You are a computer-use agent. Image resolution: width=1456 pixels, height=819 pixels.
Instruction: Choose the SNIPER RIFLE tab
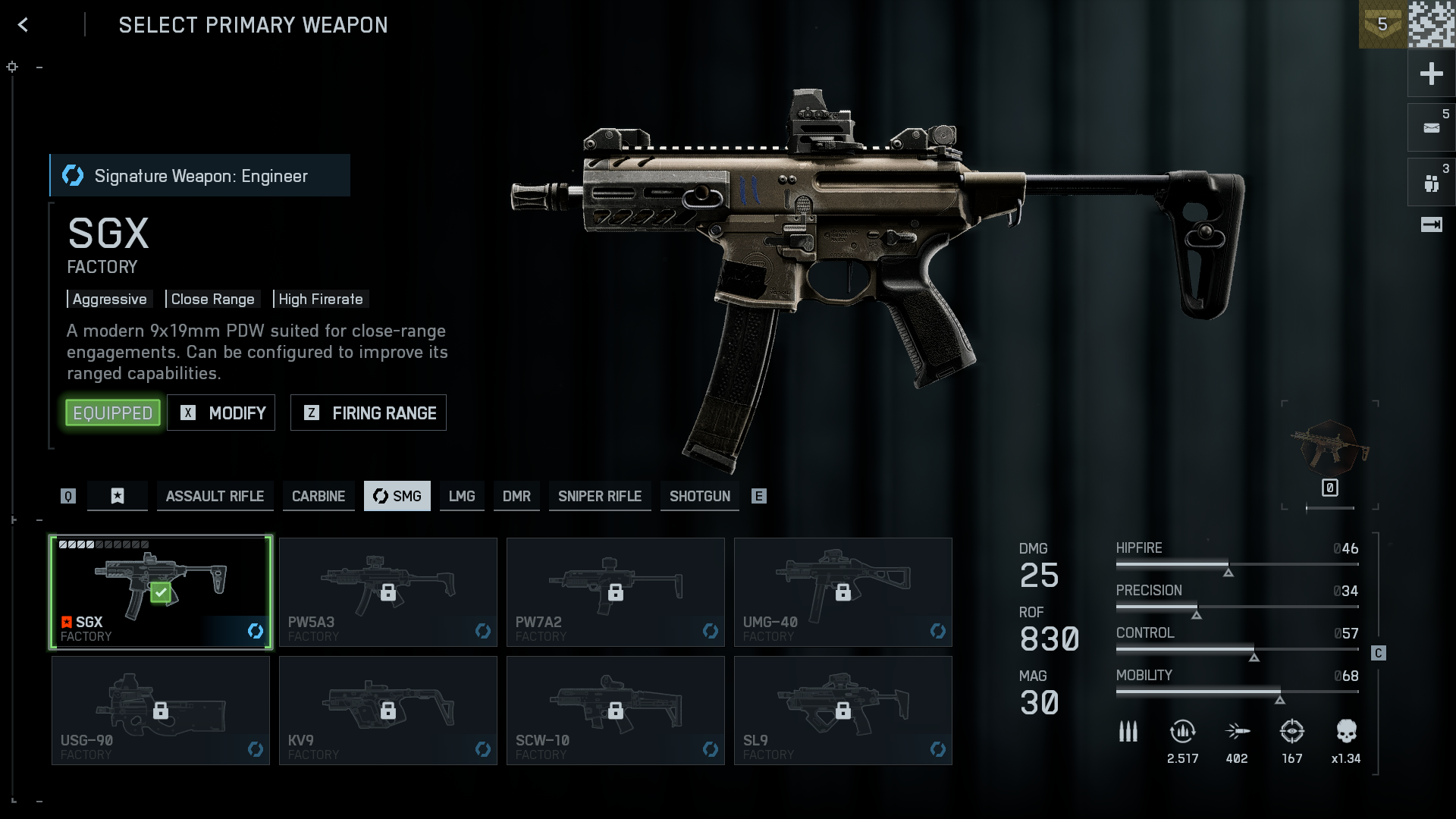pyautogui.click(x=600, y=496)
